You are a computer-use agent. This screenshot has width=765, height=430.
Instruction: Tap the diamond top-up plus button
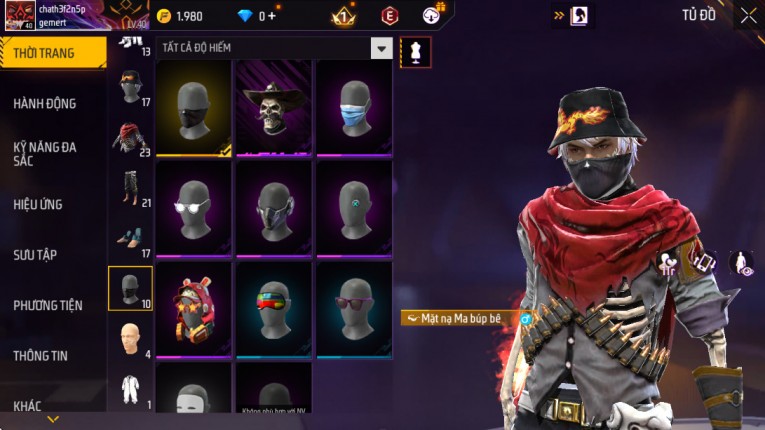272,16
